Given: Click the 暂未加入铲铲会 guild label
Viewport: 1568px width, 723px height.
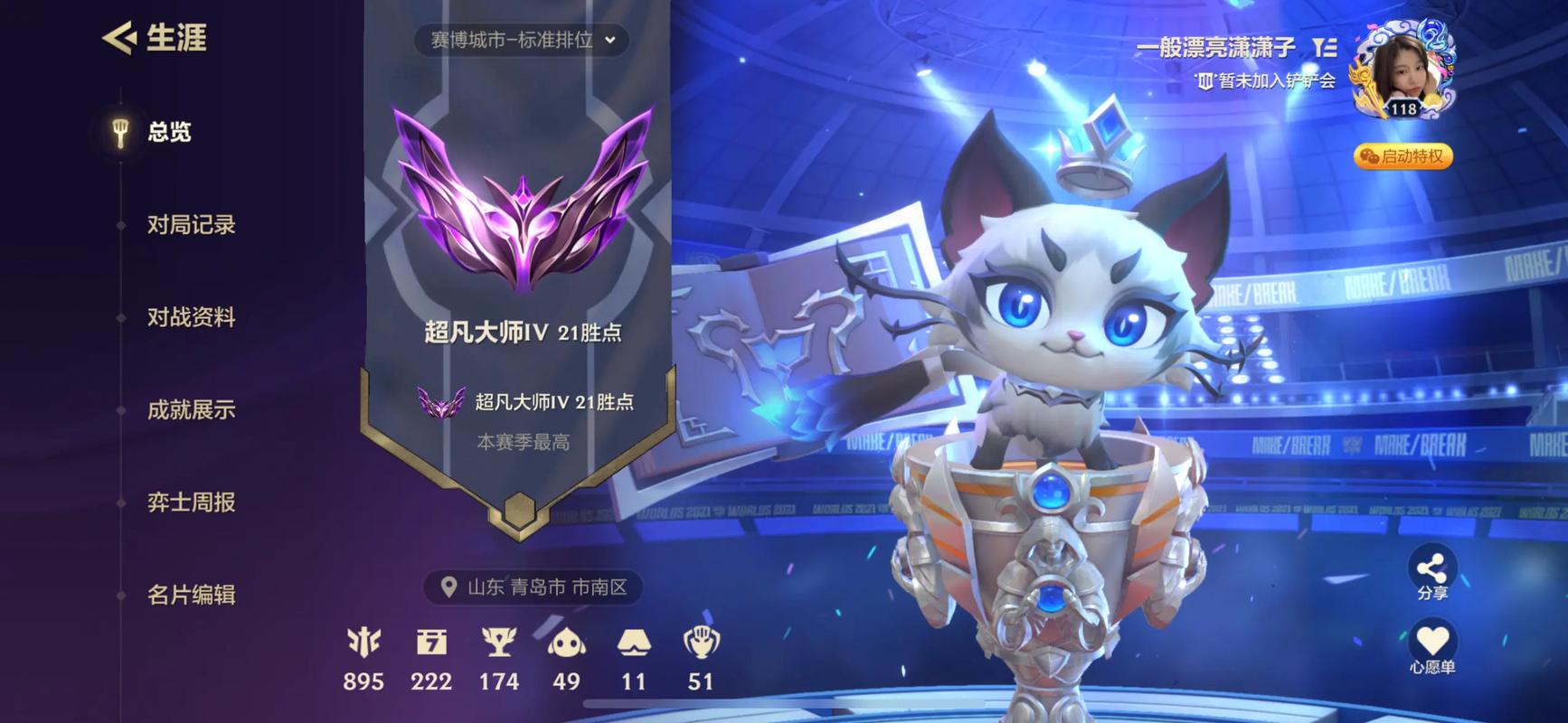Looking at the screenshot, I should point(1266,80).
